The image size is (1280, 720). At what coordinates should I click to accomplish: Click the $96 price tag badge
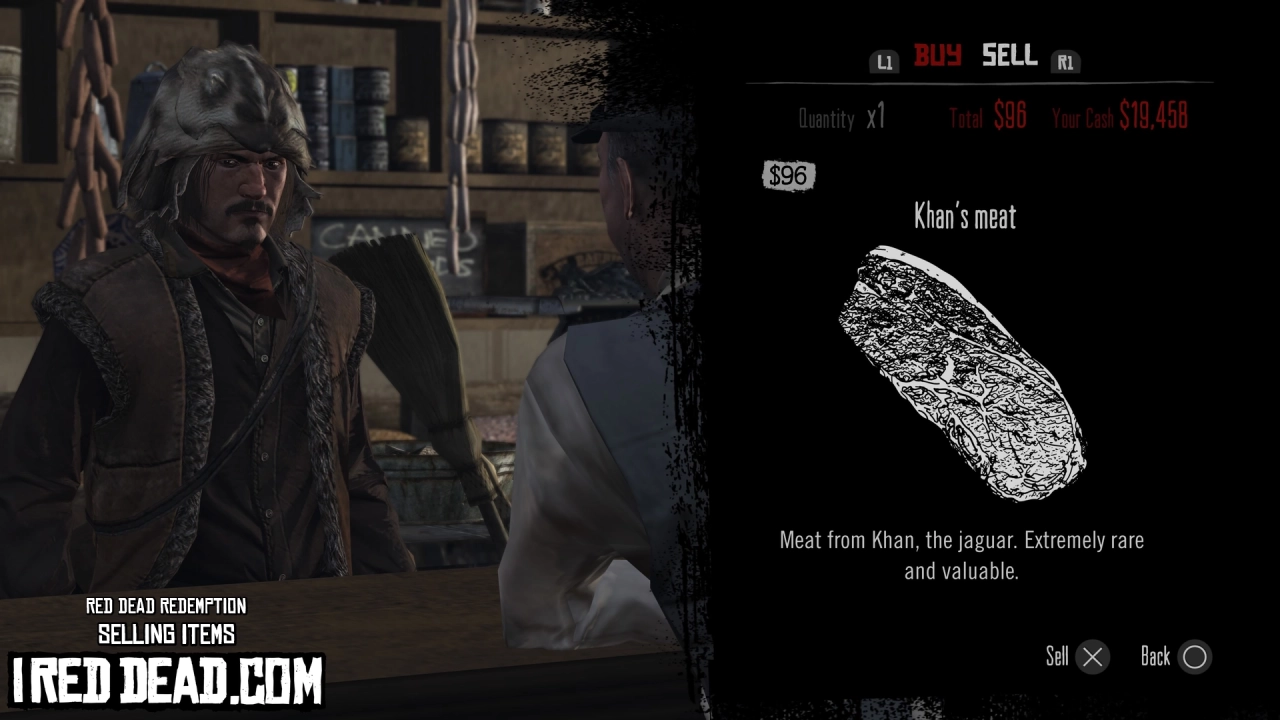tap(788, 176)
